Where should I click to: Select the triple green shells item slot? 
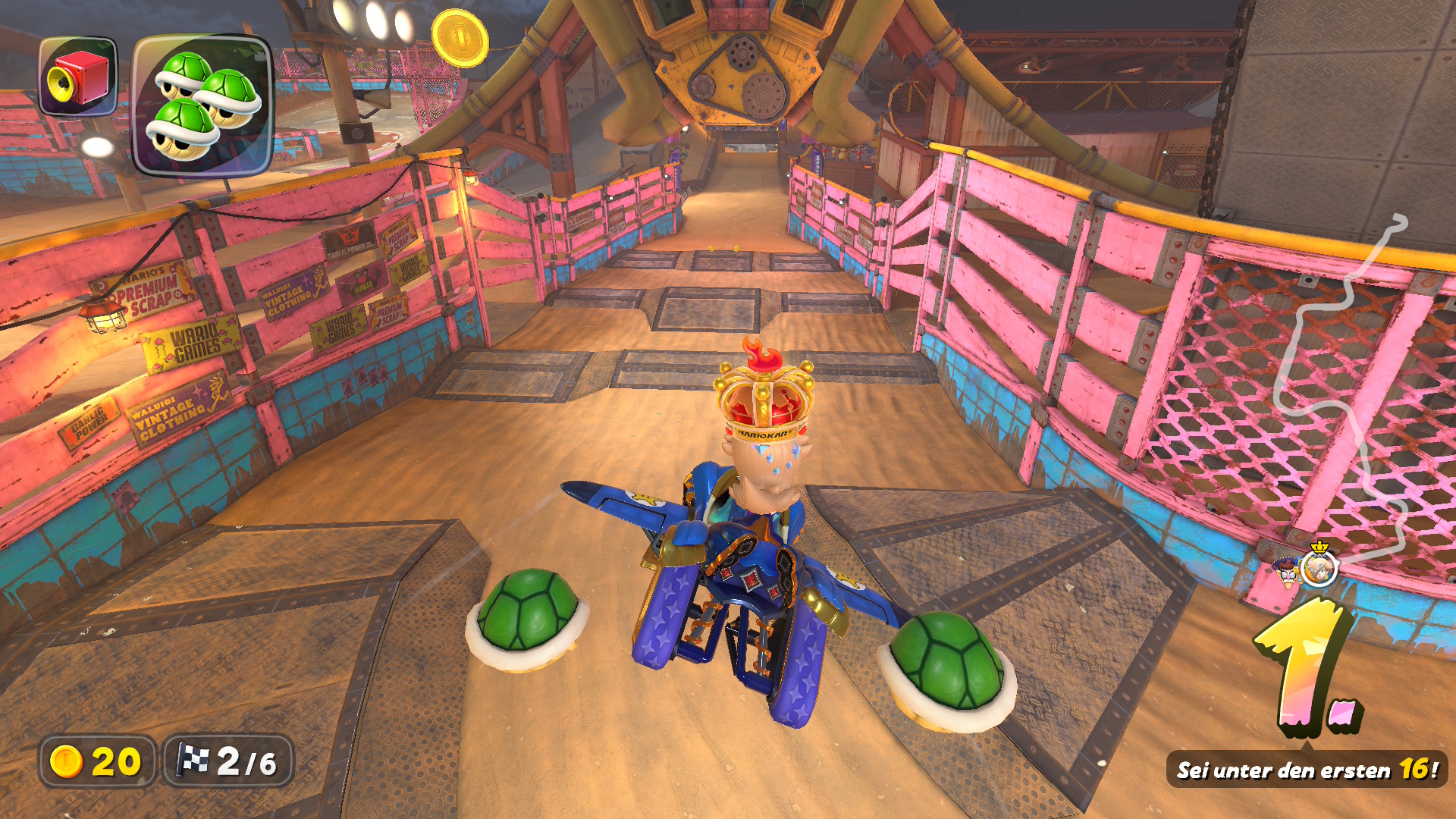[202, 105]
